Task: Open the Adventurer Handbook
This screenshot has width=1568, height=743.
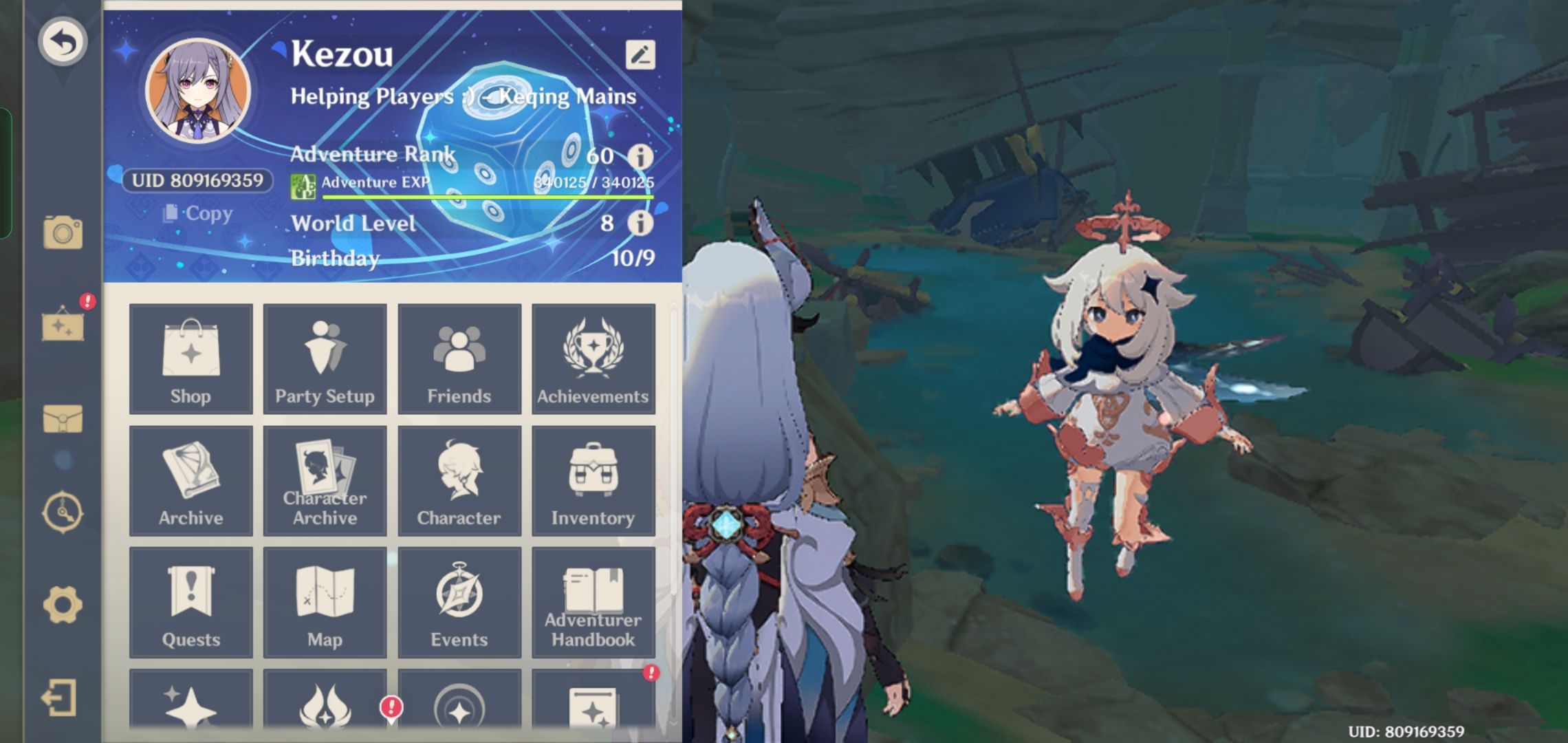Action: click(x=593, y=602)
